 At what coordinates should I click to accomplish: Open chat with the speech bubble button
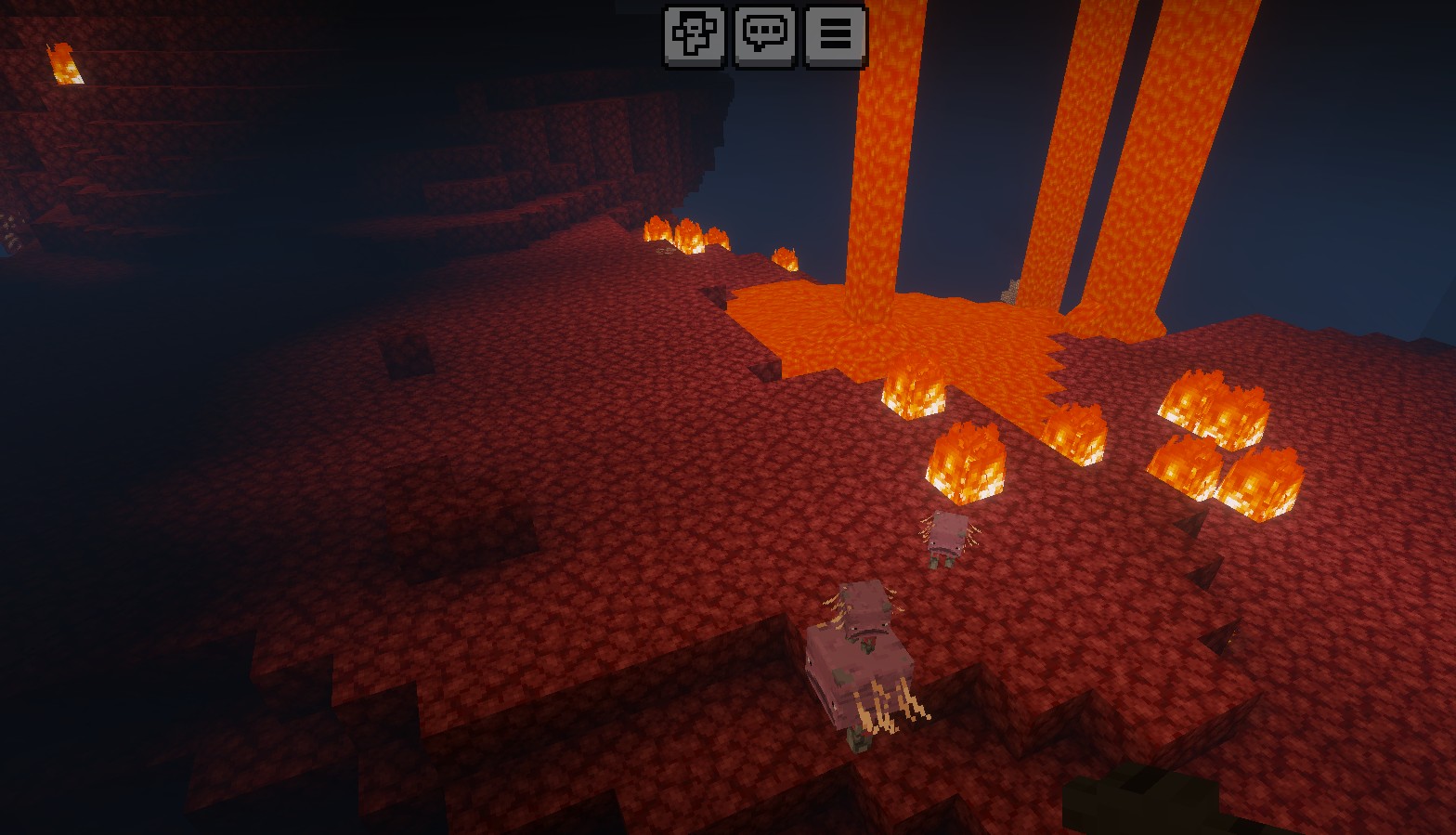765,36
